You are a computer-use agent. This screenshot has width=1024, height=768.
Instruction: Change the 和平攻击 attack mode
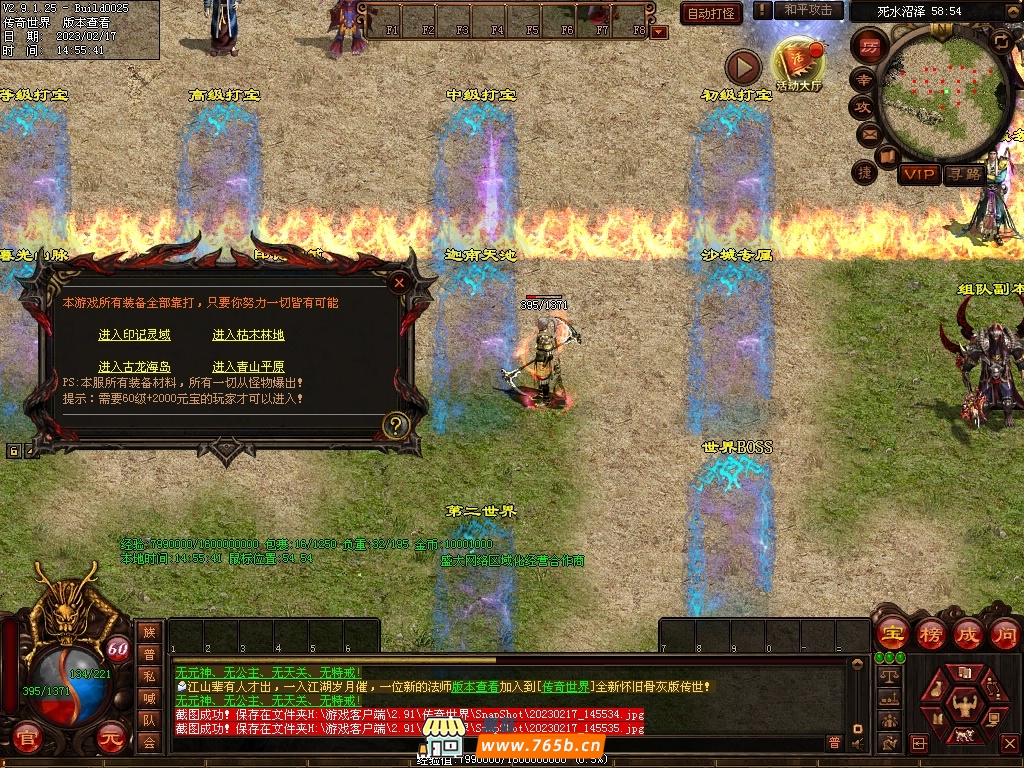tap(807, 10)
